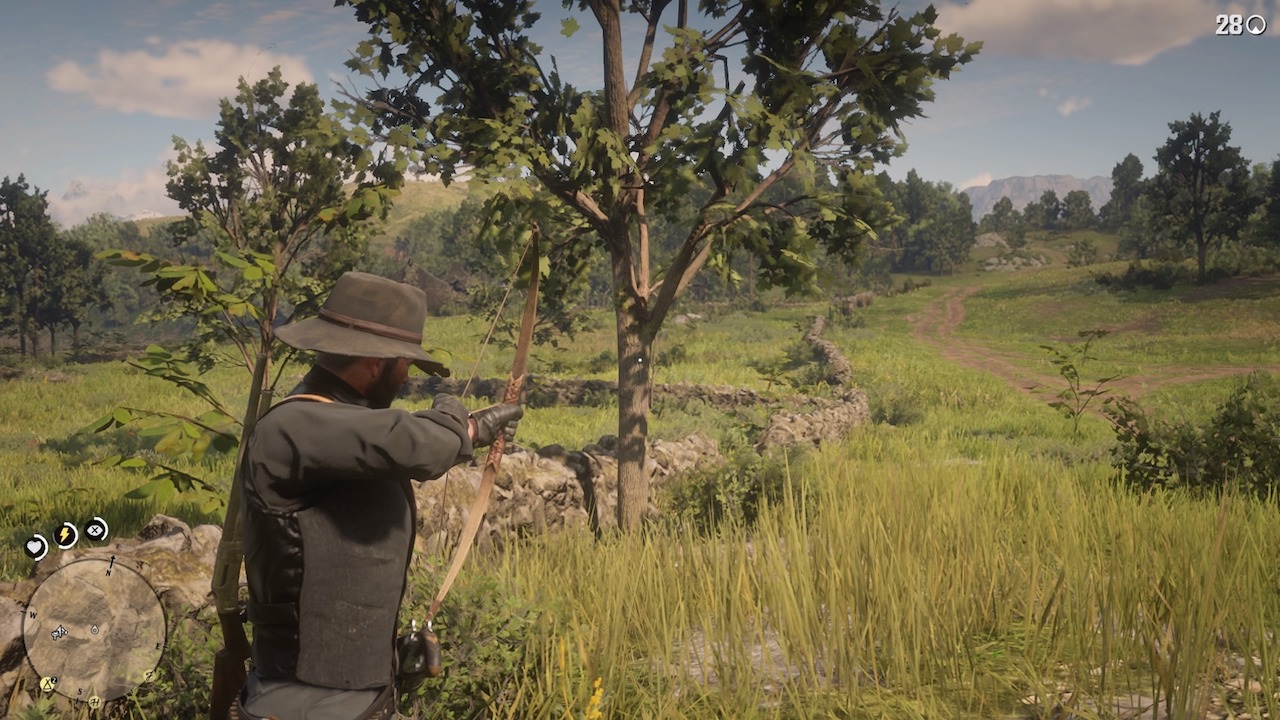This screenshot has height=720, width=1280.
Task: Click the white player arrow marker on the minimap
Action: coord(59,633)
